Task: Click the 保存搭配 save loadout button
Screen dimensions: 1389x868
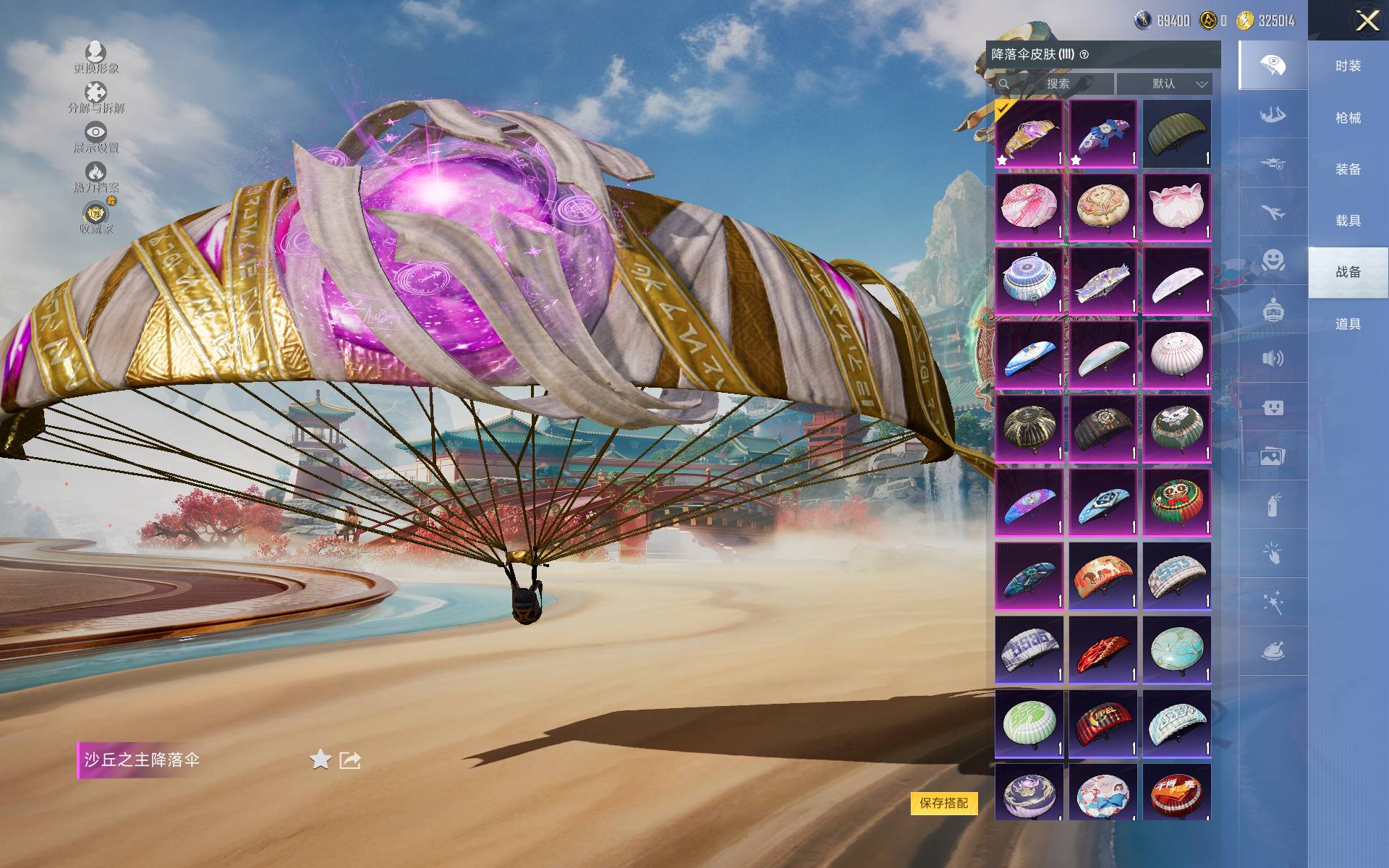Action: coord(943,803)
